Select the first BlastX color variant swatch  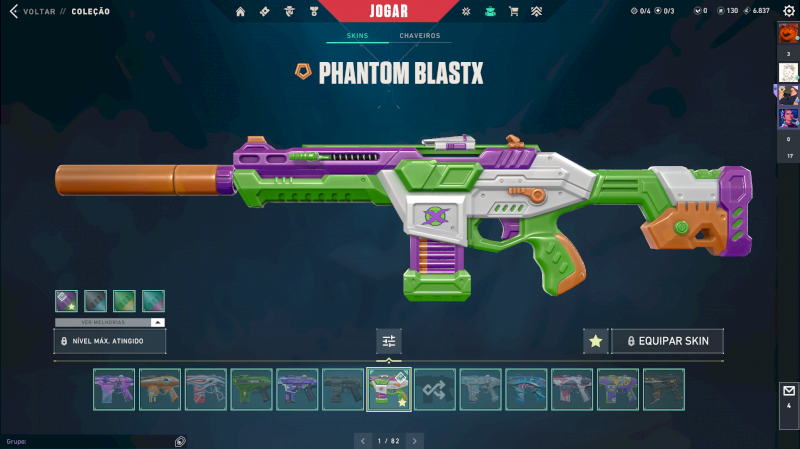(x=66, y=300)
